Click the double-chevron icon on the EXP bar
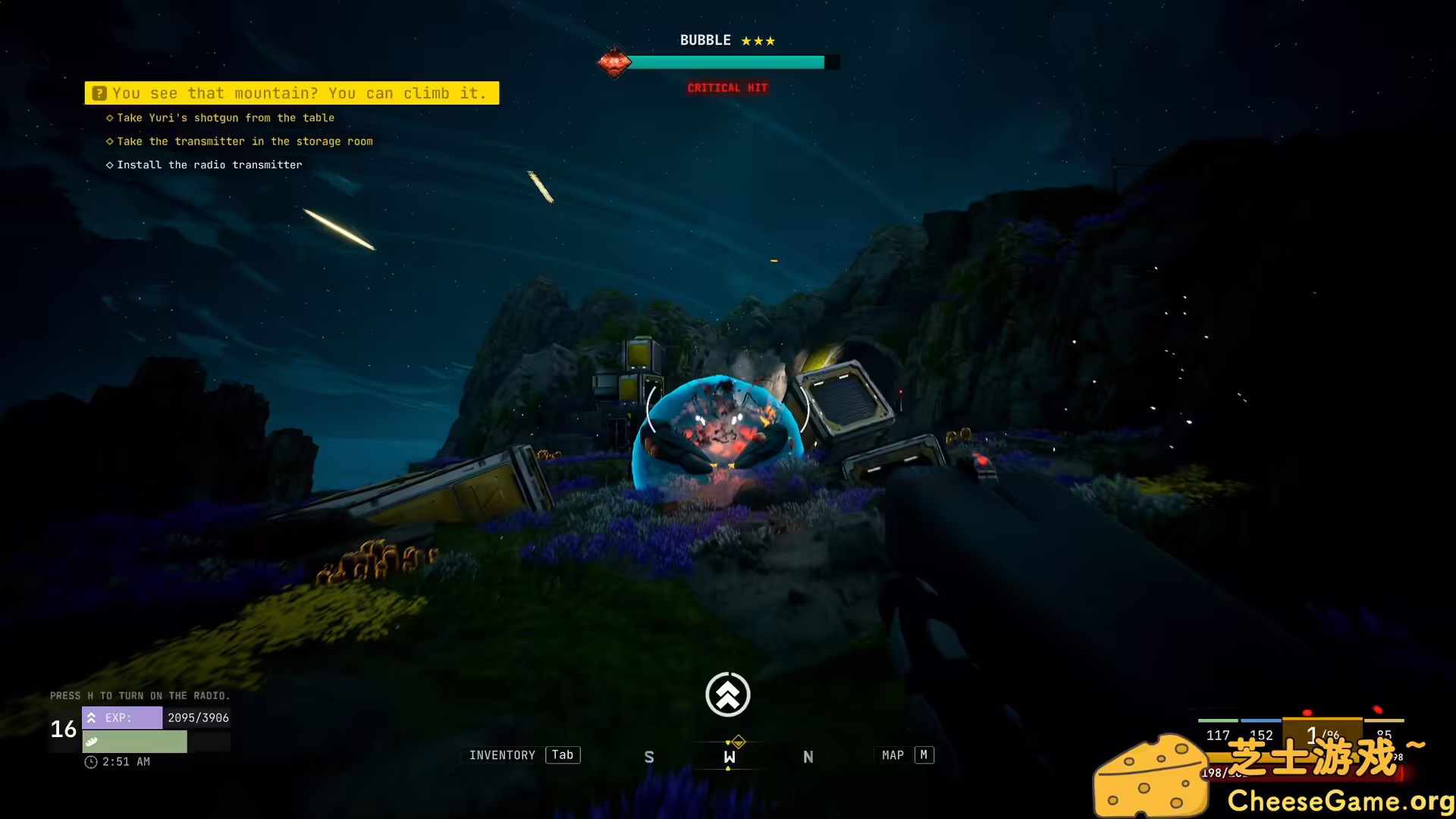The width and height of the screenshot is (1456, 819). pos(91,717)
